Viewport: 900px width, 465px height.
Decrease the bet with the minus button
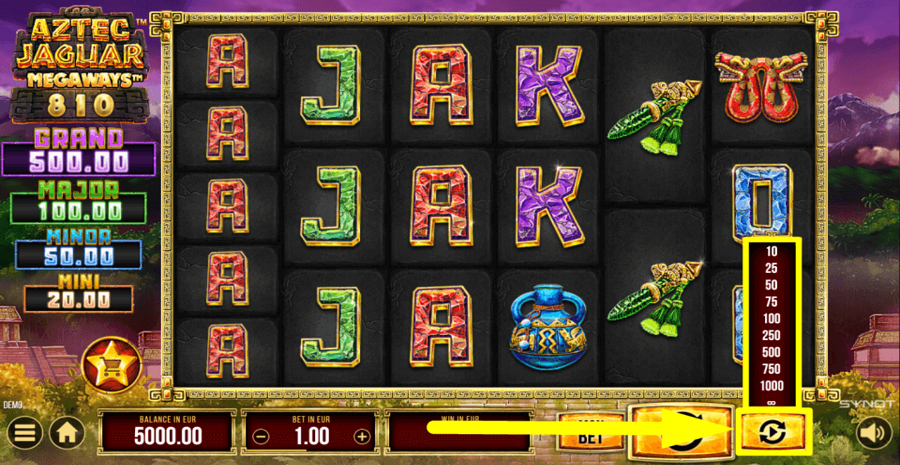pos(259,436)
